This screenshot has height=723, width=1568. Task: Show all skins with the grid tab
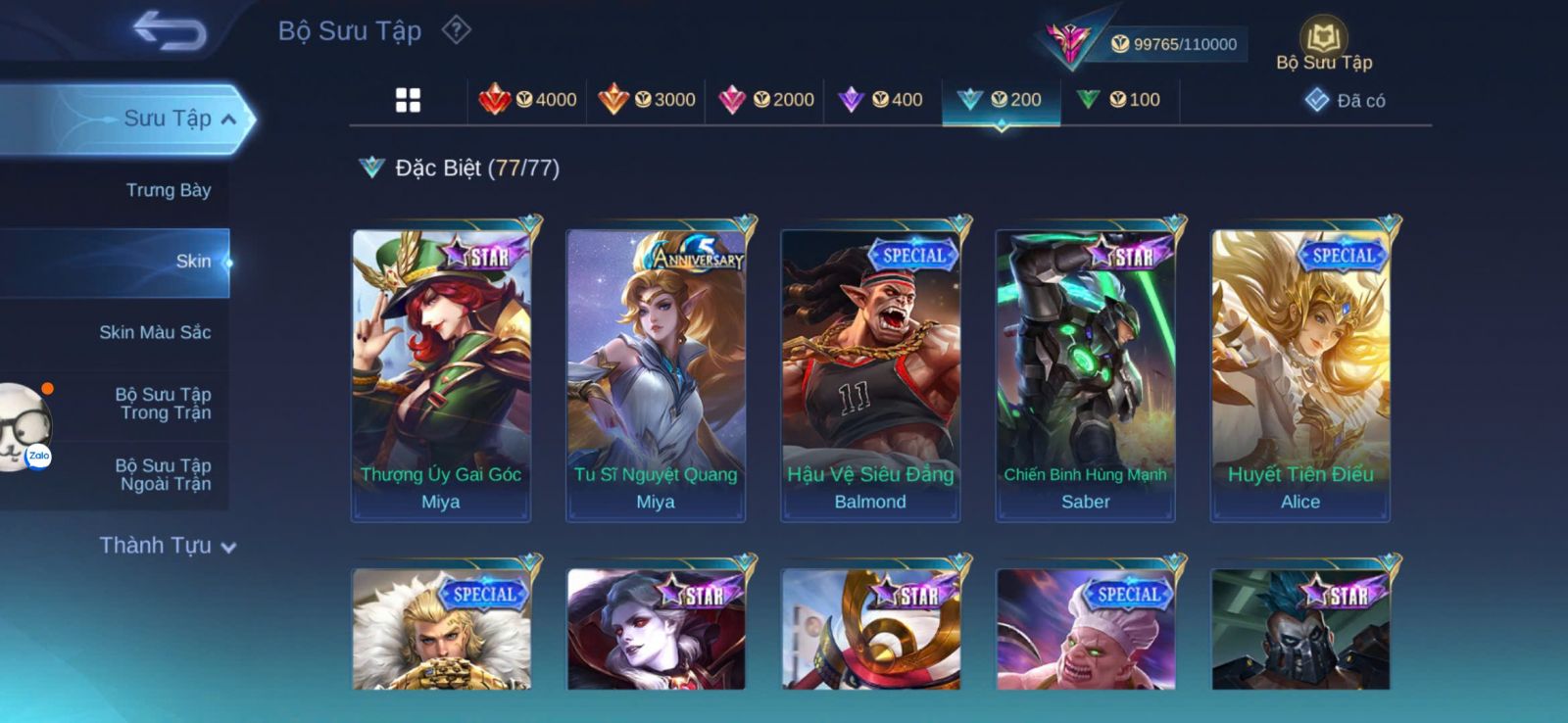click(x=408, y=100)
